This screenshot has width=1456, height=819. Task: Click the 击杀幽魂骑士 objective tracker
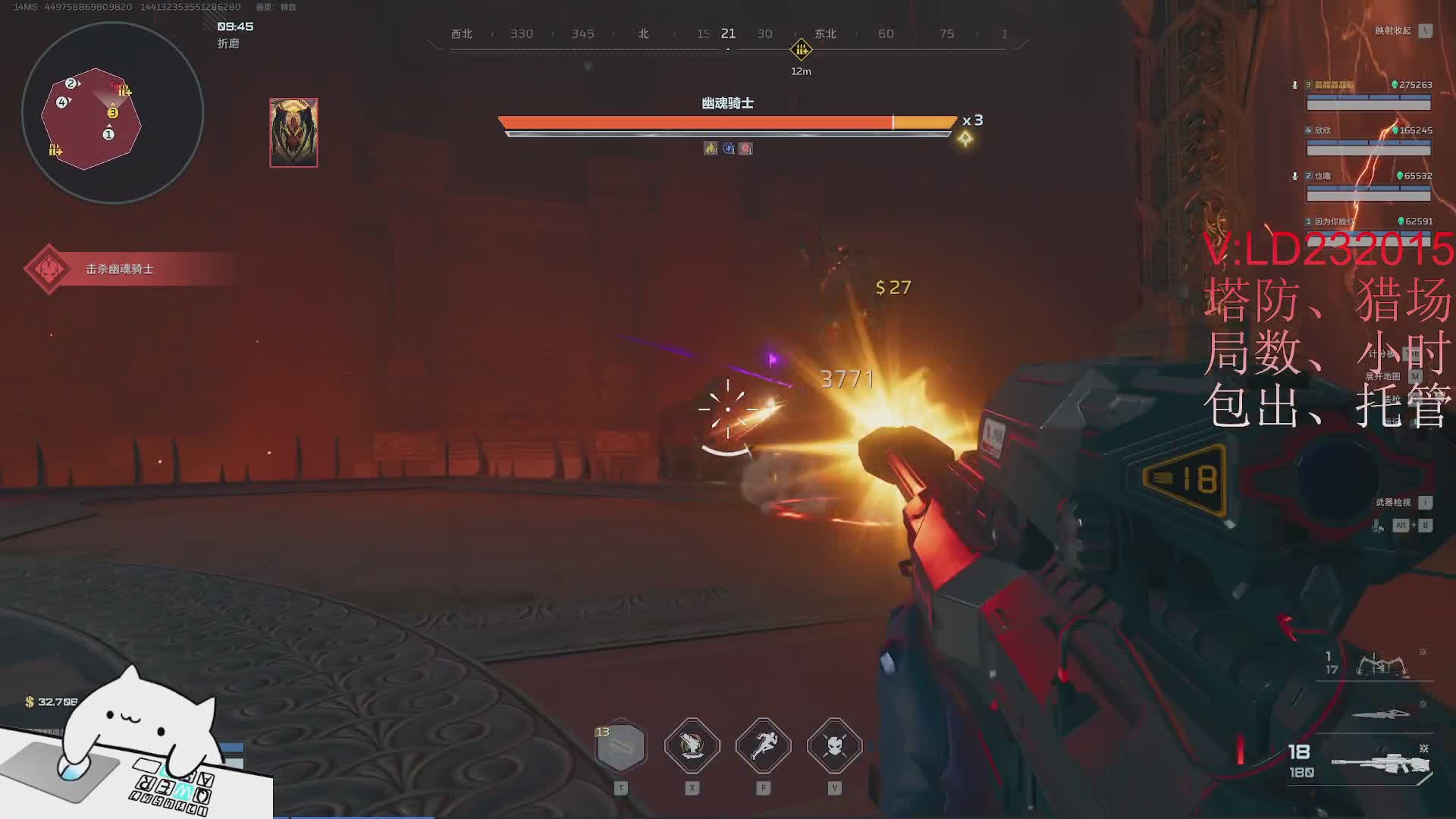120,269
